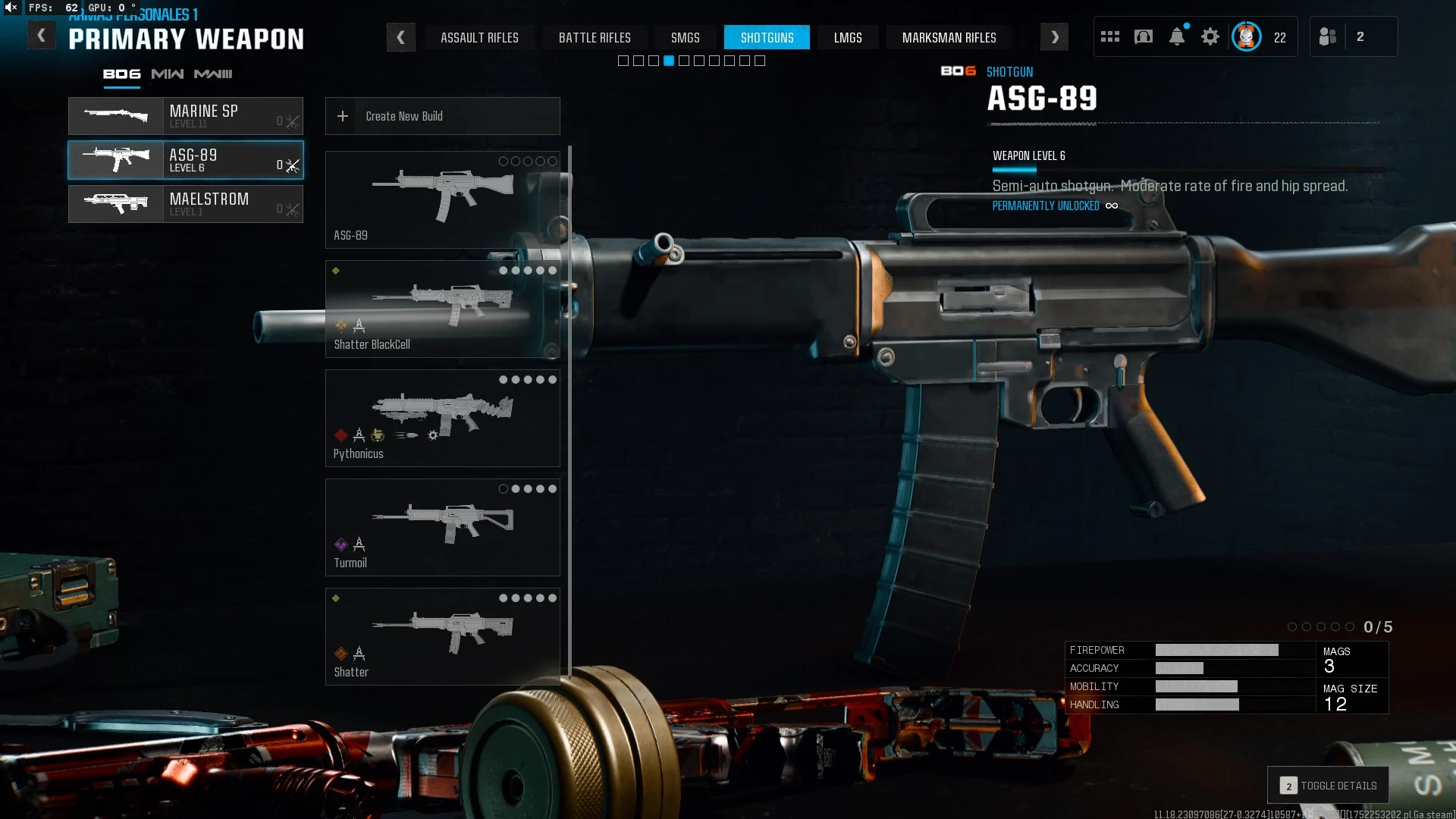Open the player profile avatar
The height and width of the screenshot is (819, 1456).
click(x=1246, y=36)
